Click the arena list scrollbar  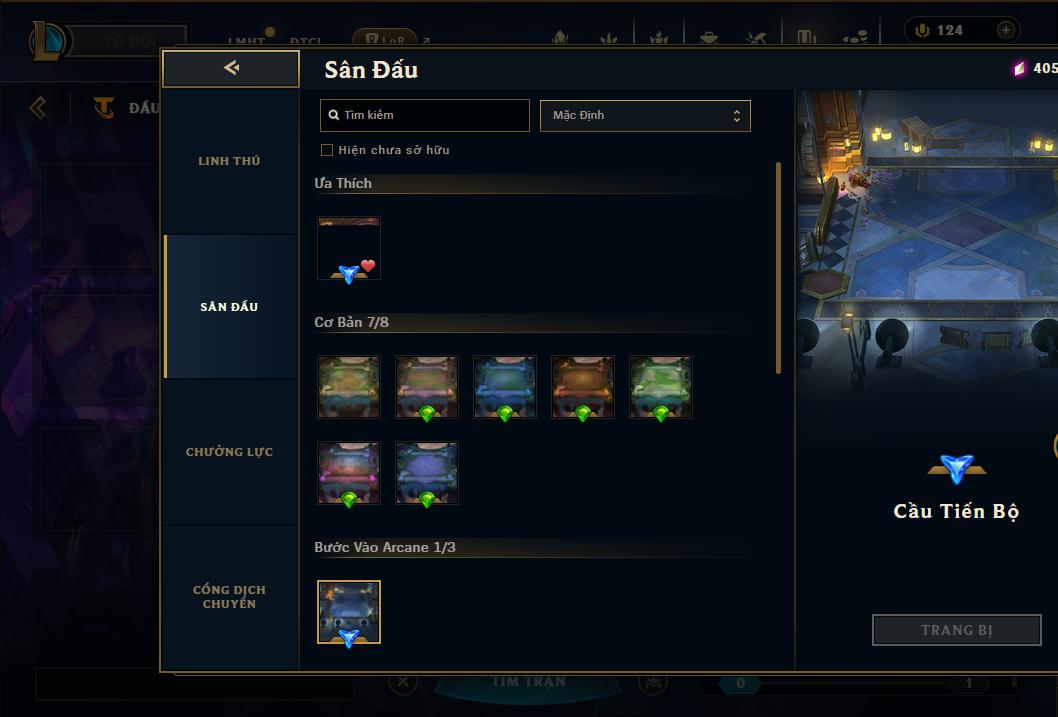[x=778, y=268]
